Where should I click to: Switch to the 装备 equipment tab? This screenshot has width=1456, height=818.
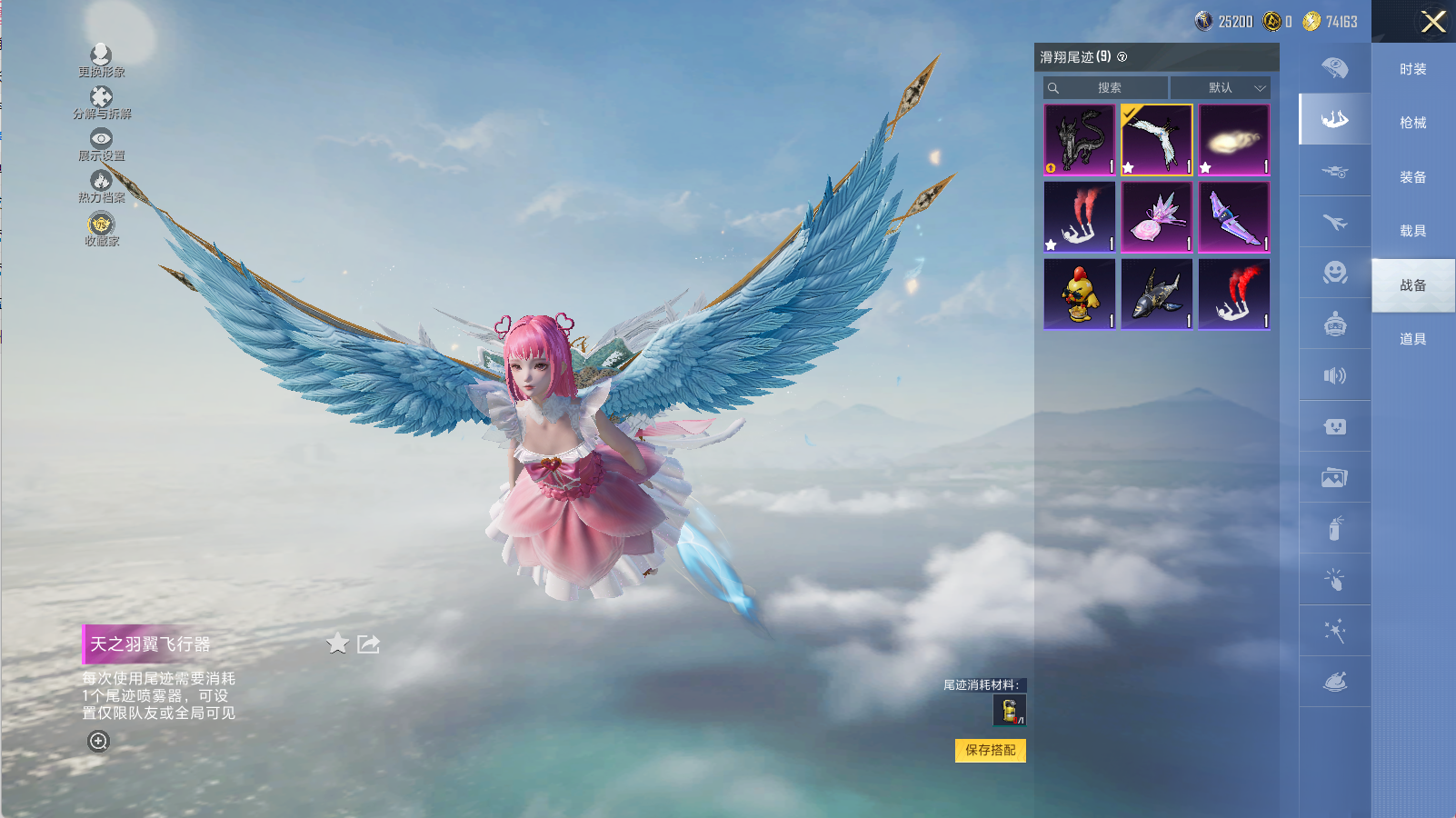(x=1412, y=177)
